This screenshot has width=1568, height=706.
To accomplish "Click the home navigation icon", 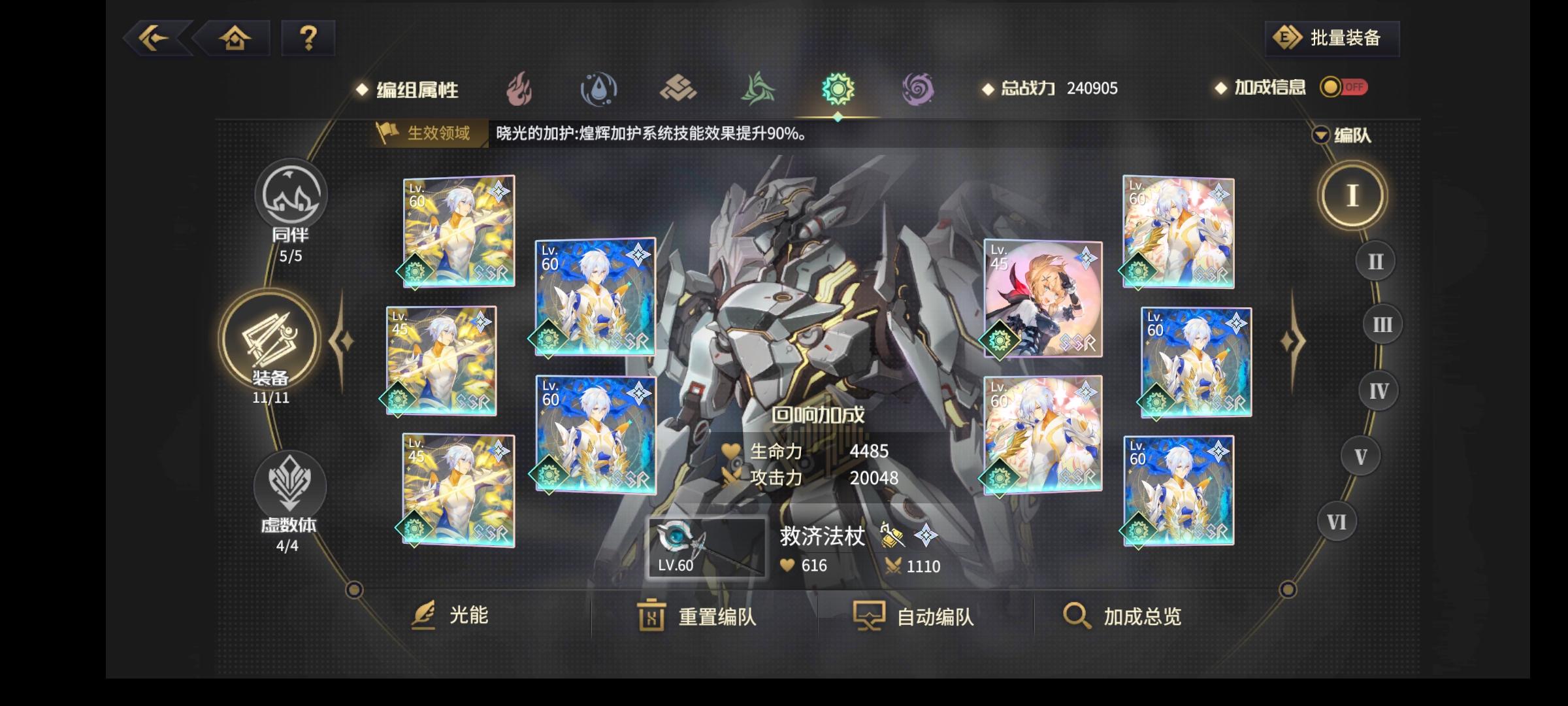I will pos(234,38).
